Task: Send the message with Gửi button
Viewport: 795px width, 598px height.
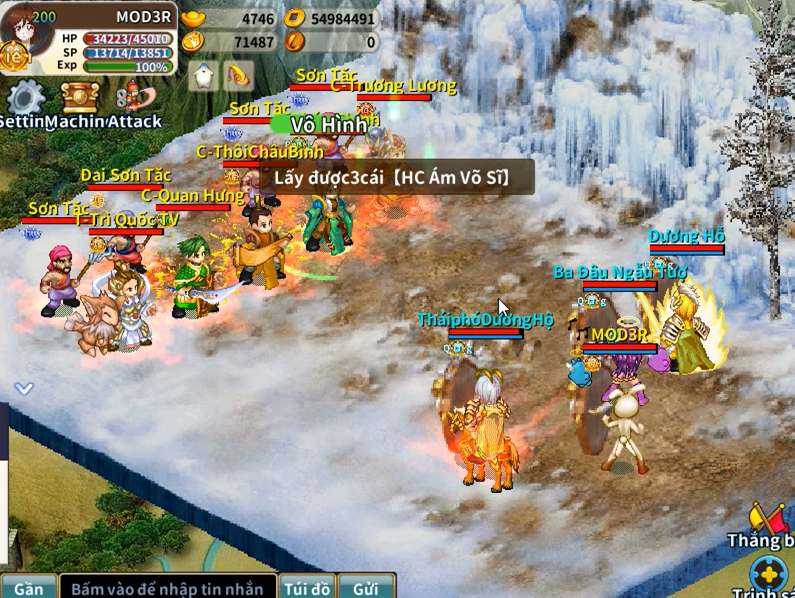Action: pyautogui.click(x=364, y=587)
